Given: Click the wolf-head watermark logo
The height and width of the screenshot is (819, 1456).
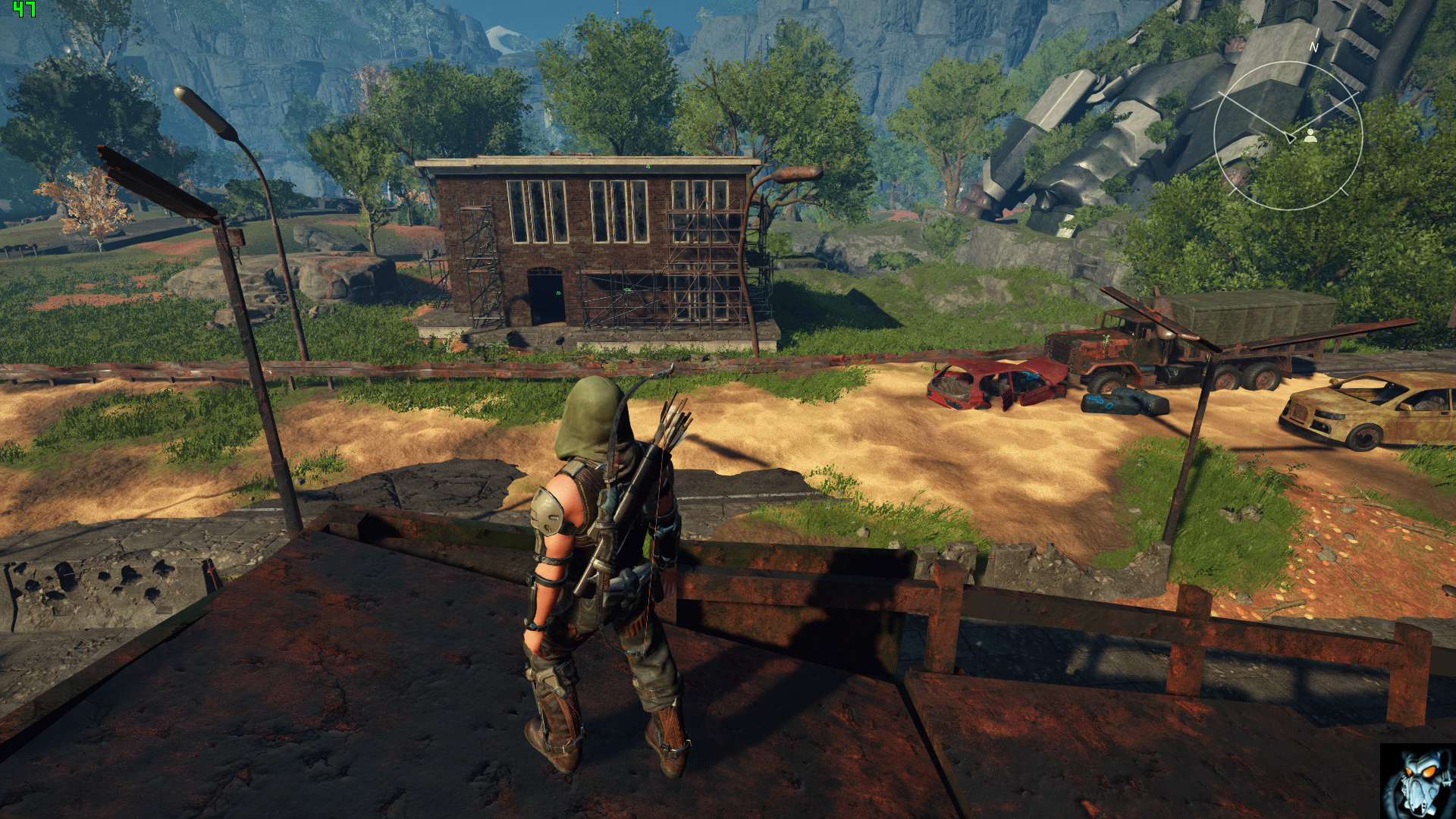Looking at the screenshot, I should 1417,782.
